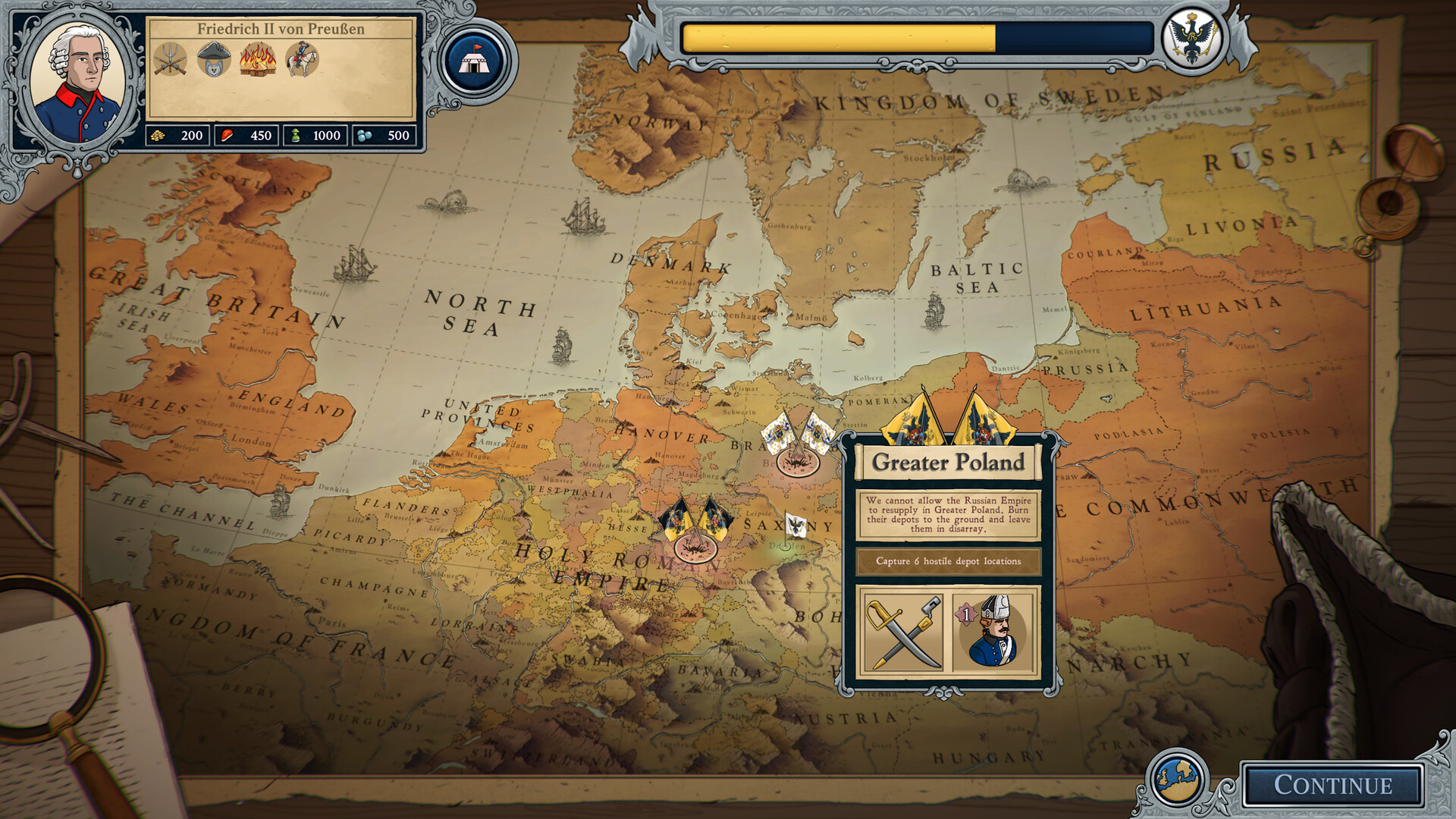Click the Continue button
This screenshot has width=1456, height=819.
click(x=1332, y=785)
